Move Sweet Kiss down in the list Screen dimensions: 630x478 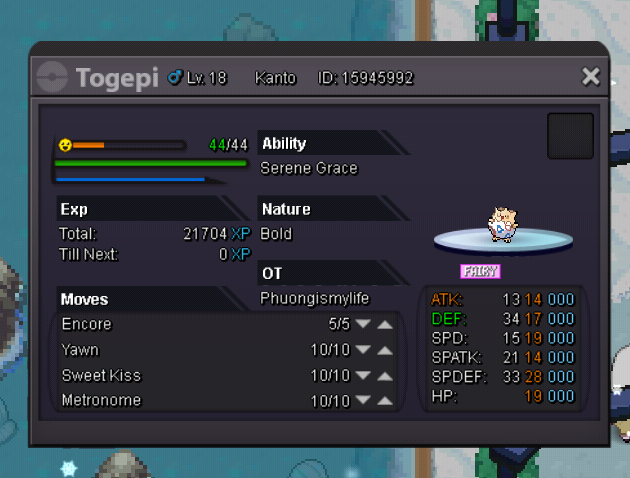[363, 376]
